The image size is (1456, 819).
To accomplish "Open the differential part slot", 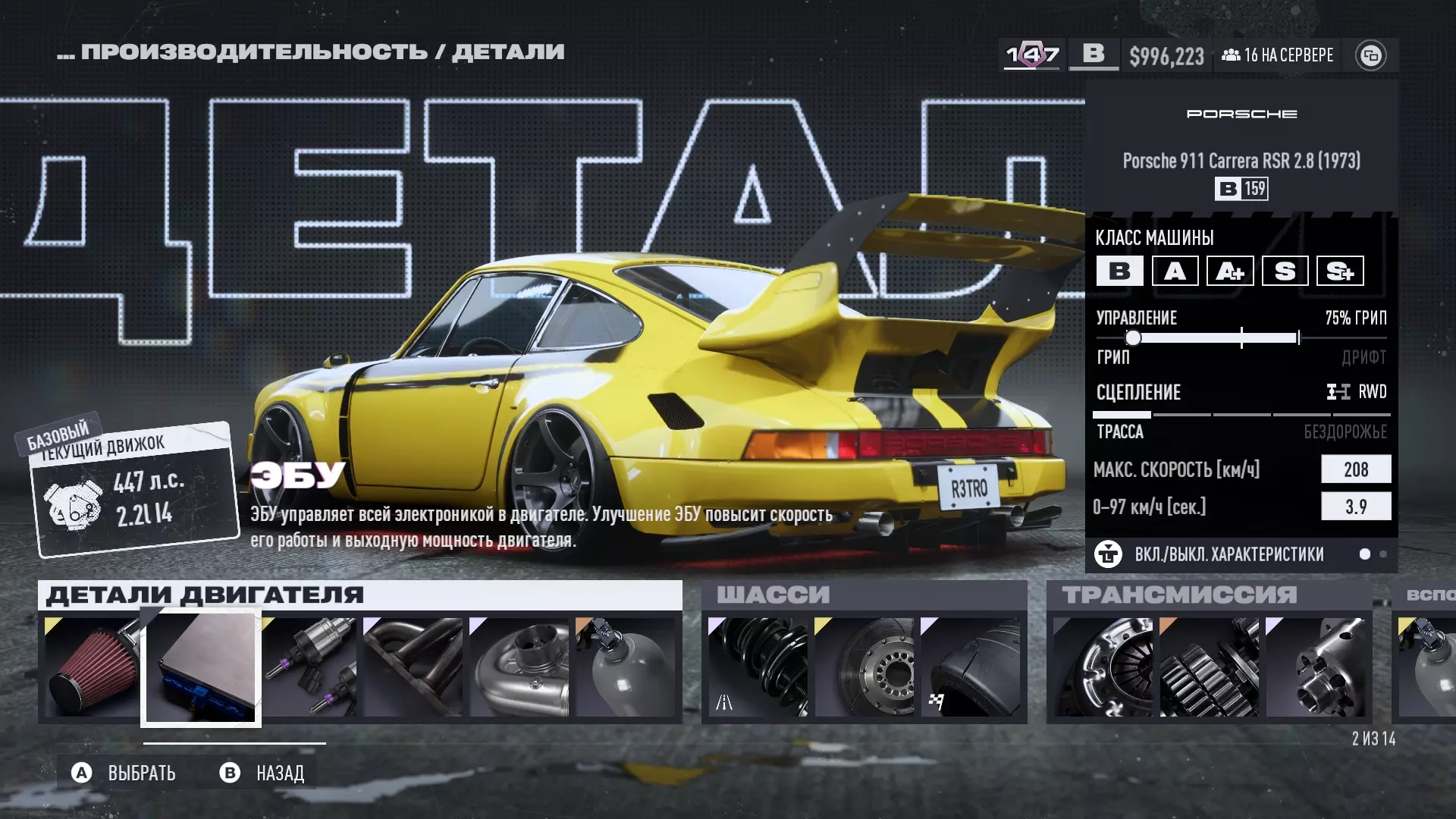I will click(x=1316, y=667).
